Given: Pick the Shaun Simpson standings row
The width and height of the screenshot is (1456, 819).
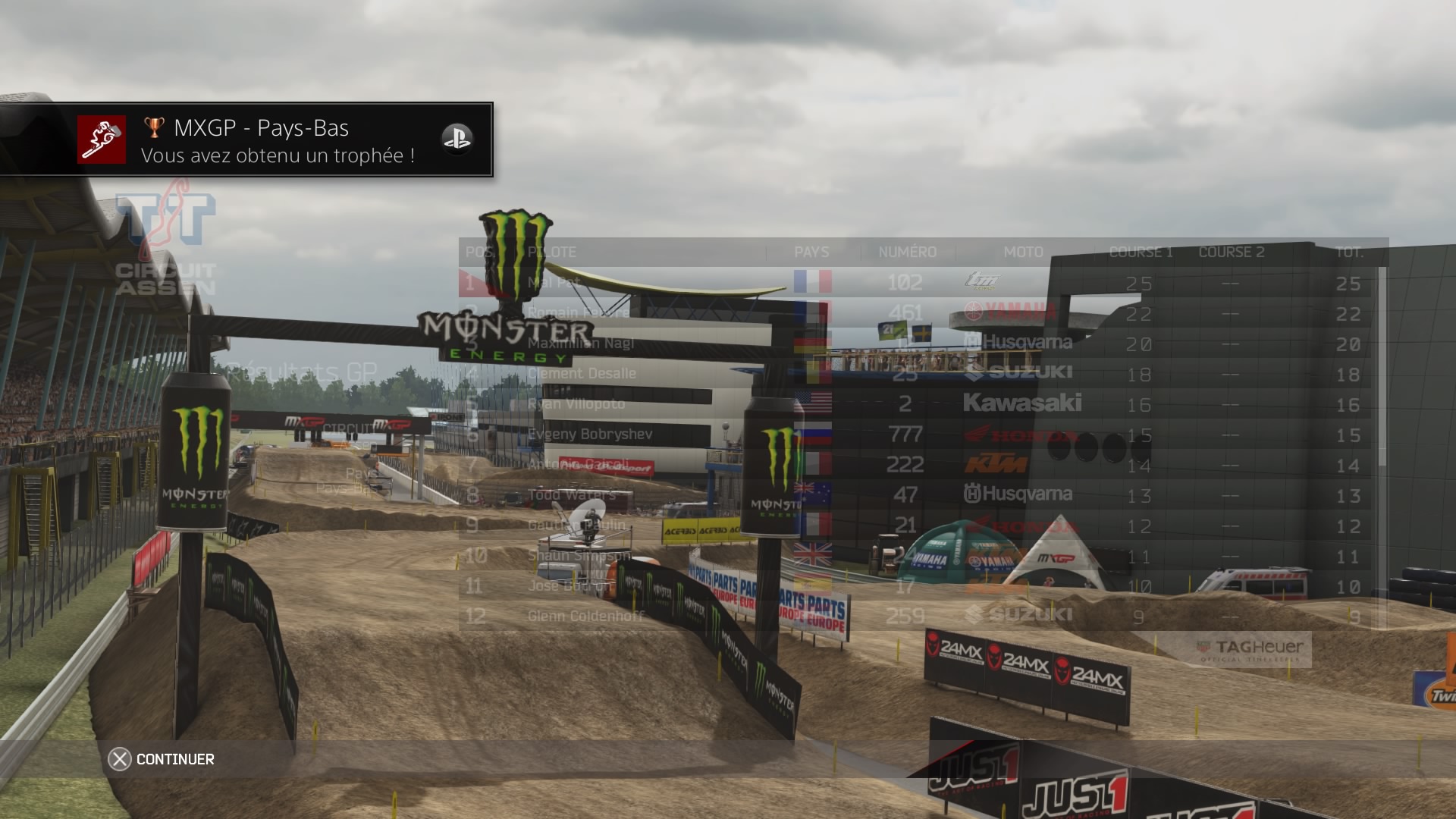Looking at the screenshot, I should [x=579, y=556].
